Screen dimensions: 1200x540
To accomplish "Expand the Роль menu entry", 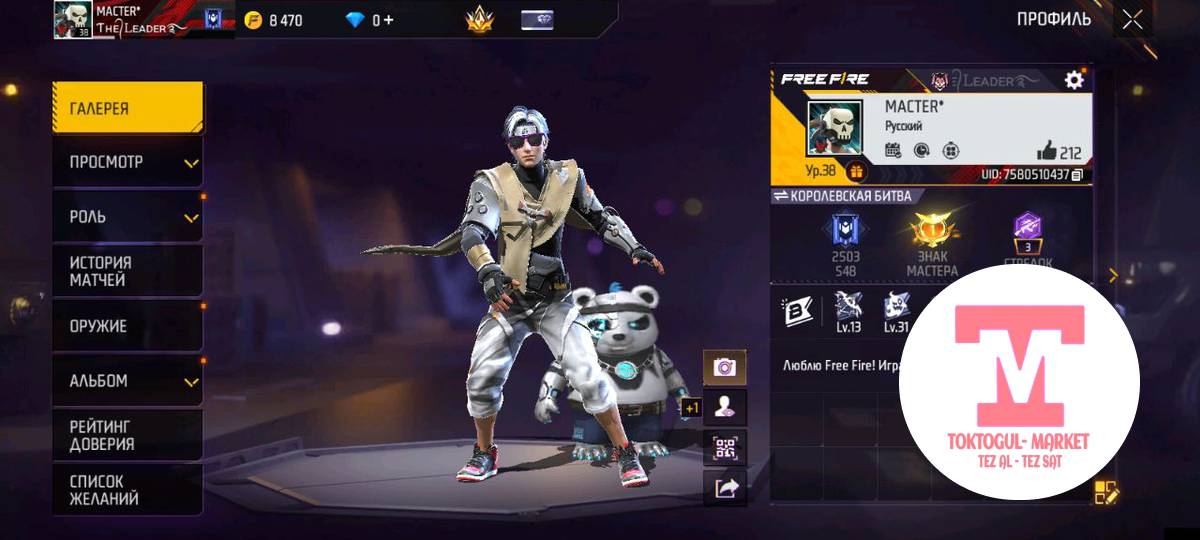I will pos(127,217).
